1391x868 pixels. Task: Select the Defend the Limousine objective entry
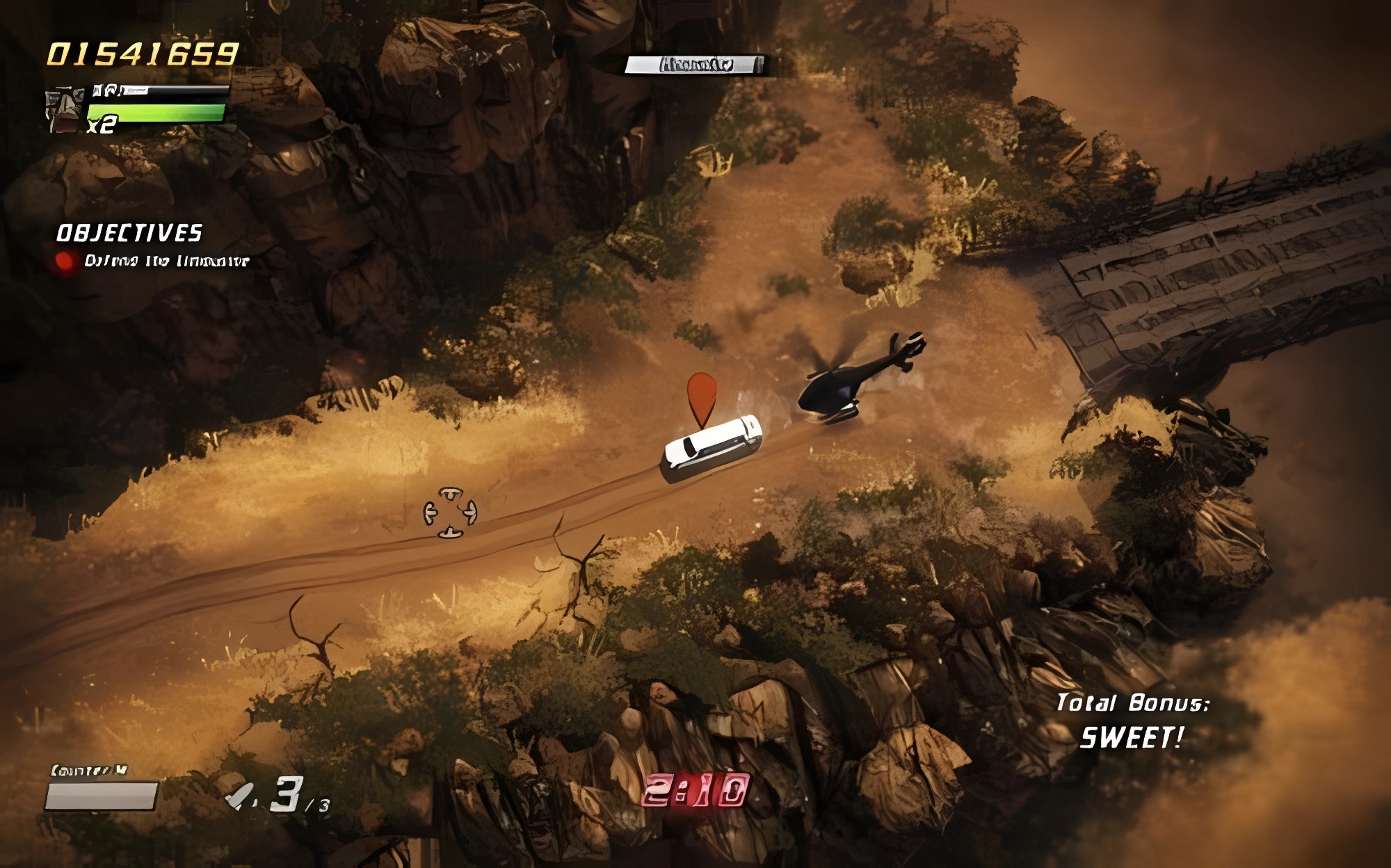coord(166,261)
